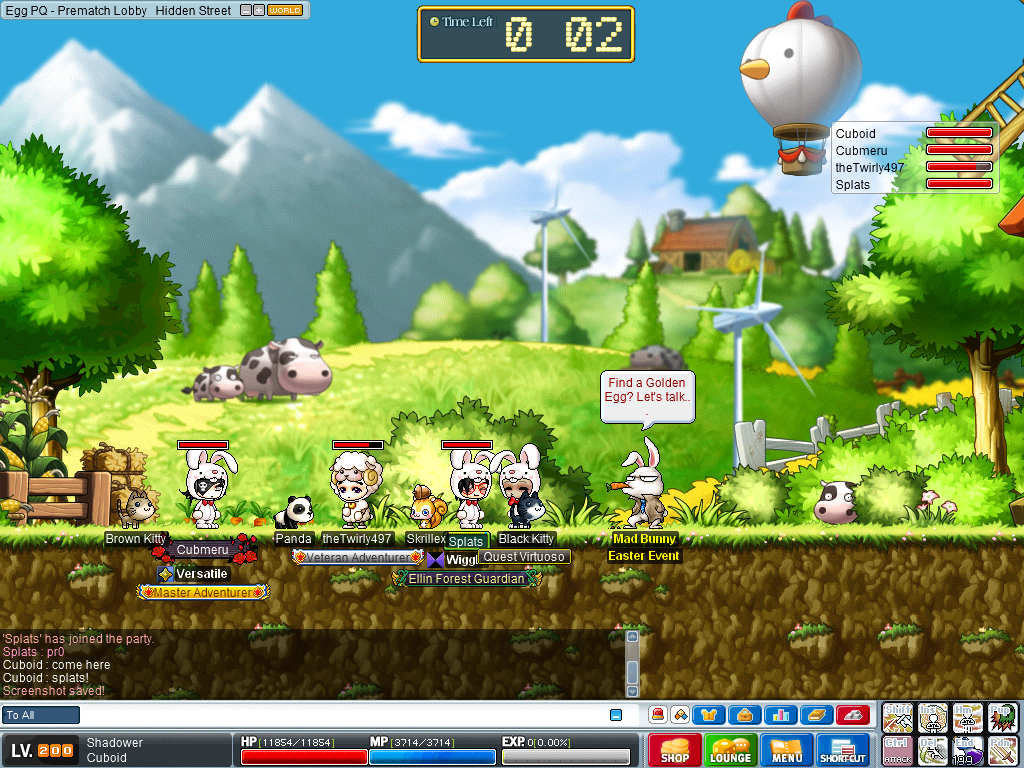Open the Menu button
Viewport: 1024px width, 768px height.
(x=787, y=750)
